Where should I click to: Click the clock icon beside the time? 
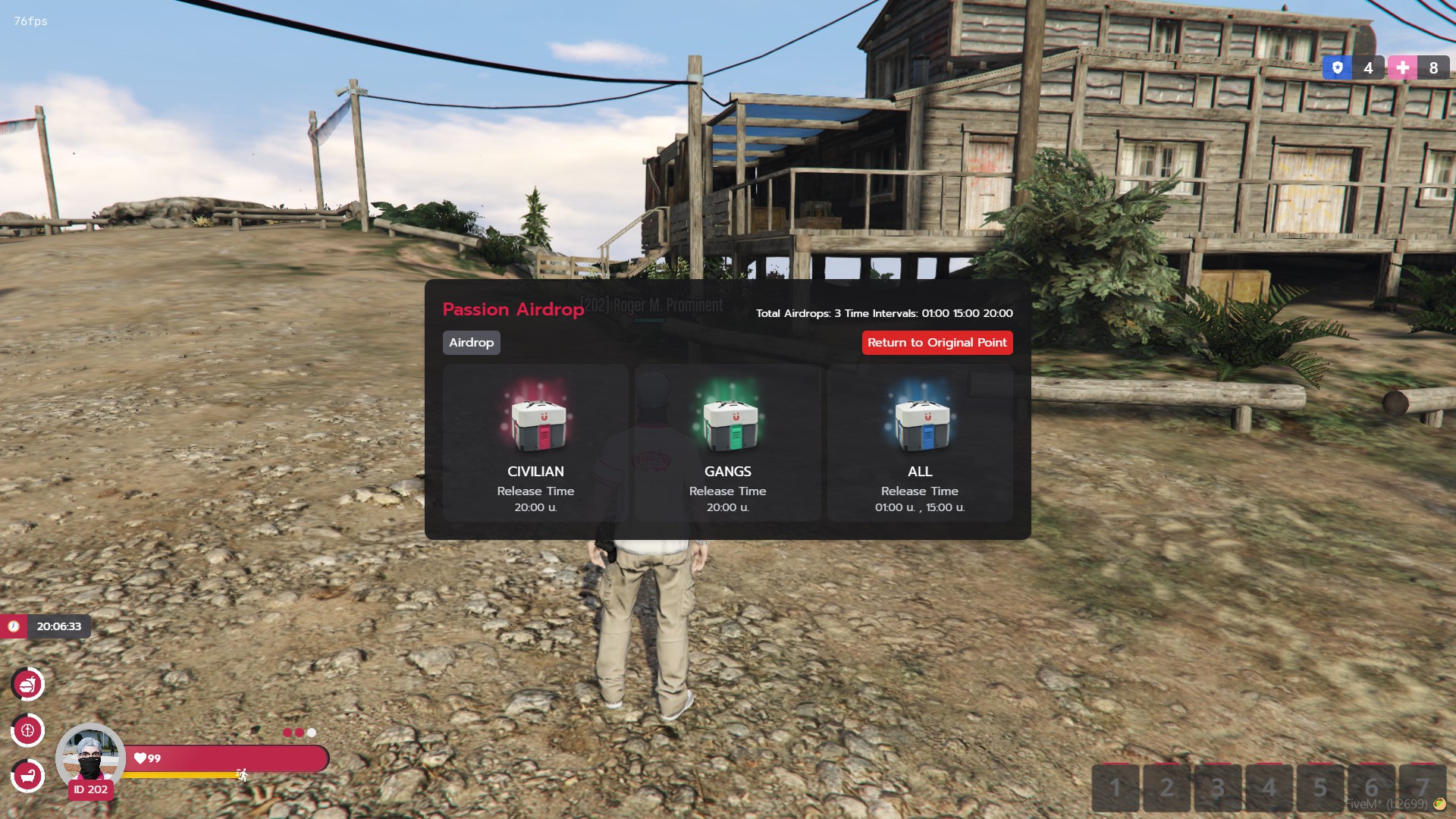(x=14, y=626)
